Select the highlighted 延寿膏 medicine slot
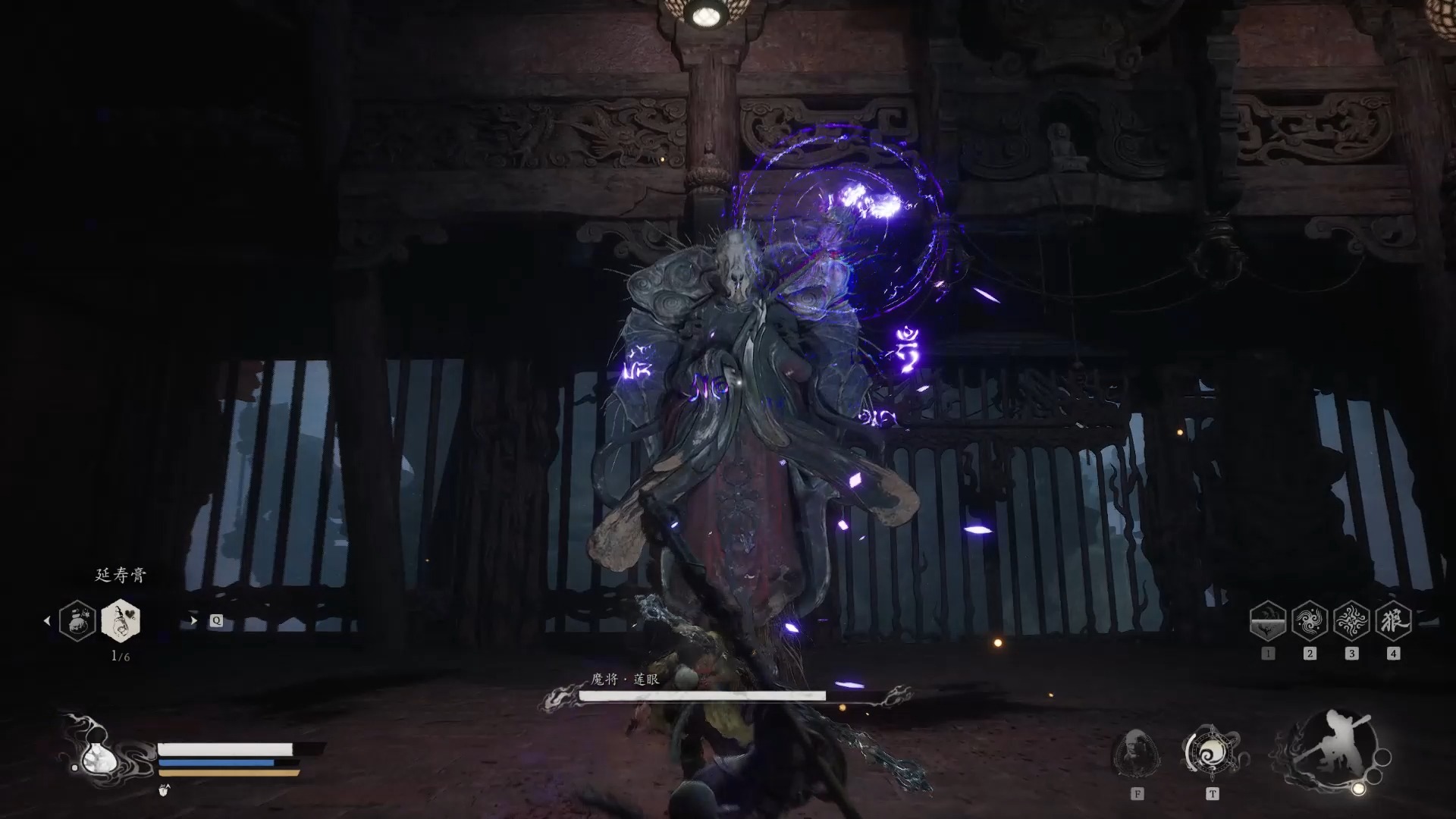This screenshot has width=1456, height=819. tap(121, 620)
